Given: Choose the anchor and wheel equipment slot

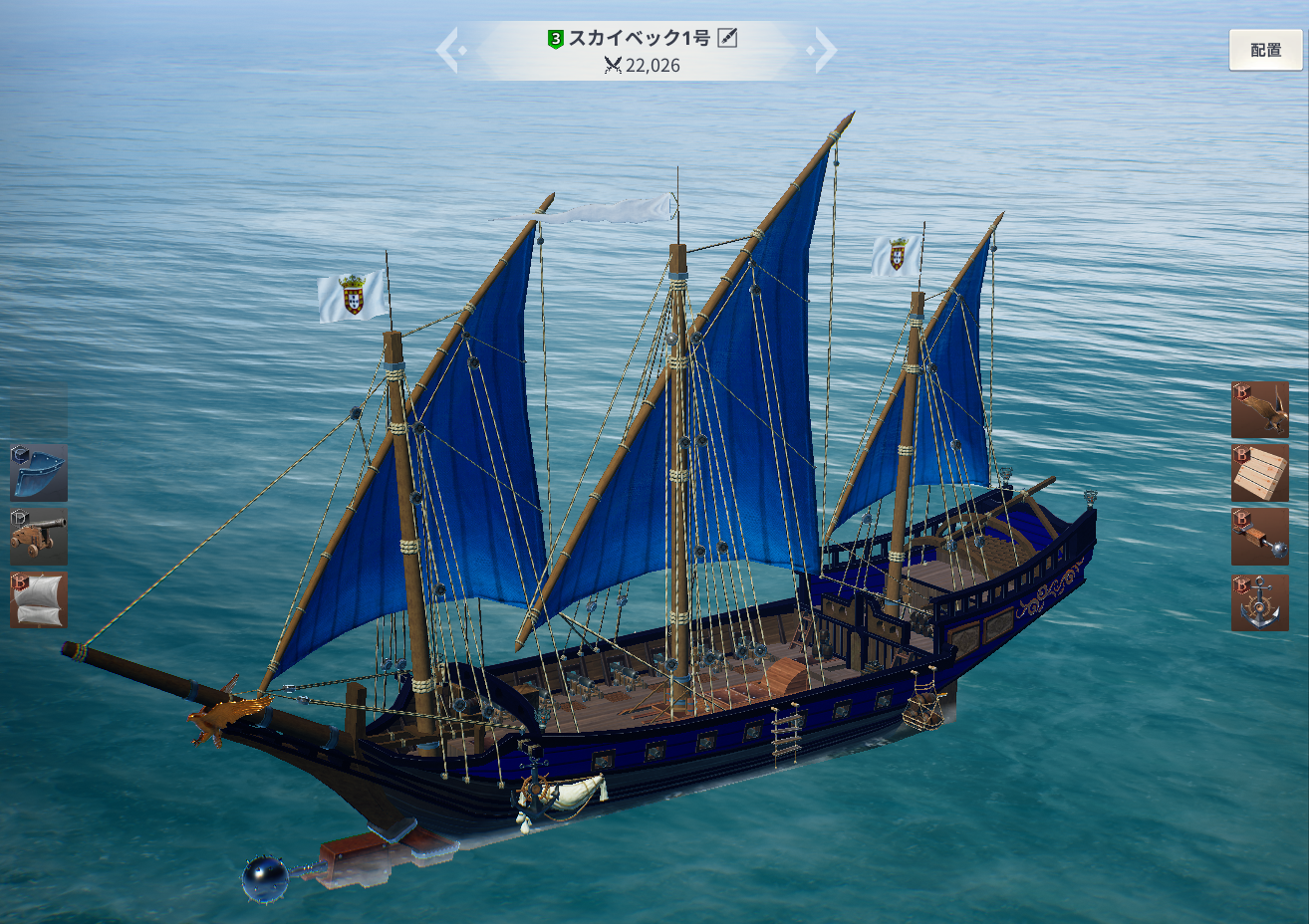Looking at the screenshot, I should (1260, 602).
